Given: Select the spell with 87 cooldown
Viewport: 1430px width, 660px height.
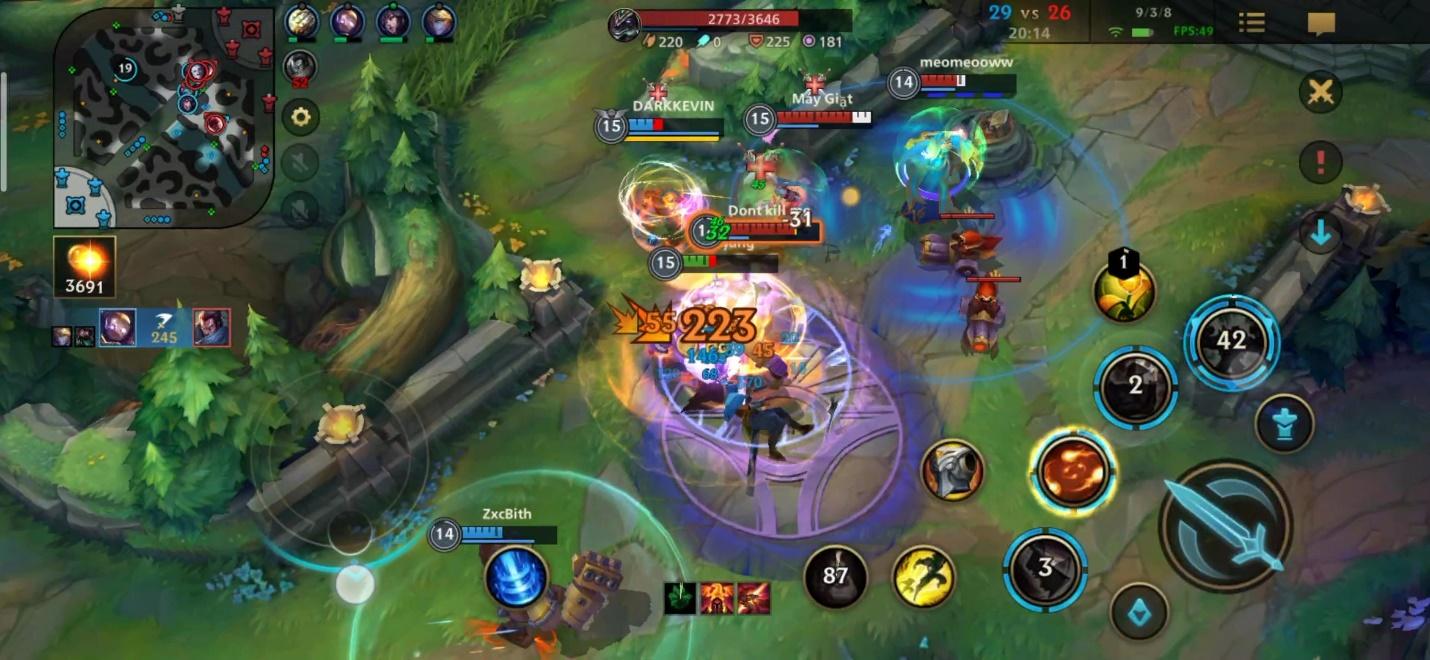Looking at the screenshot, I should 835,576.
